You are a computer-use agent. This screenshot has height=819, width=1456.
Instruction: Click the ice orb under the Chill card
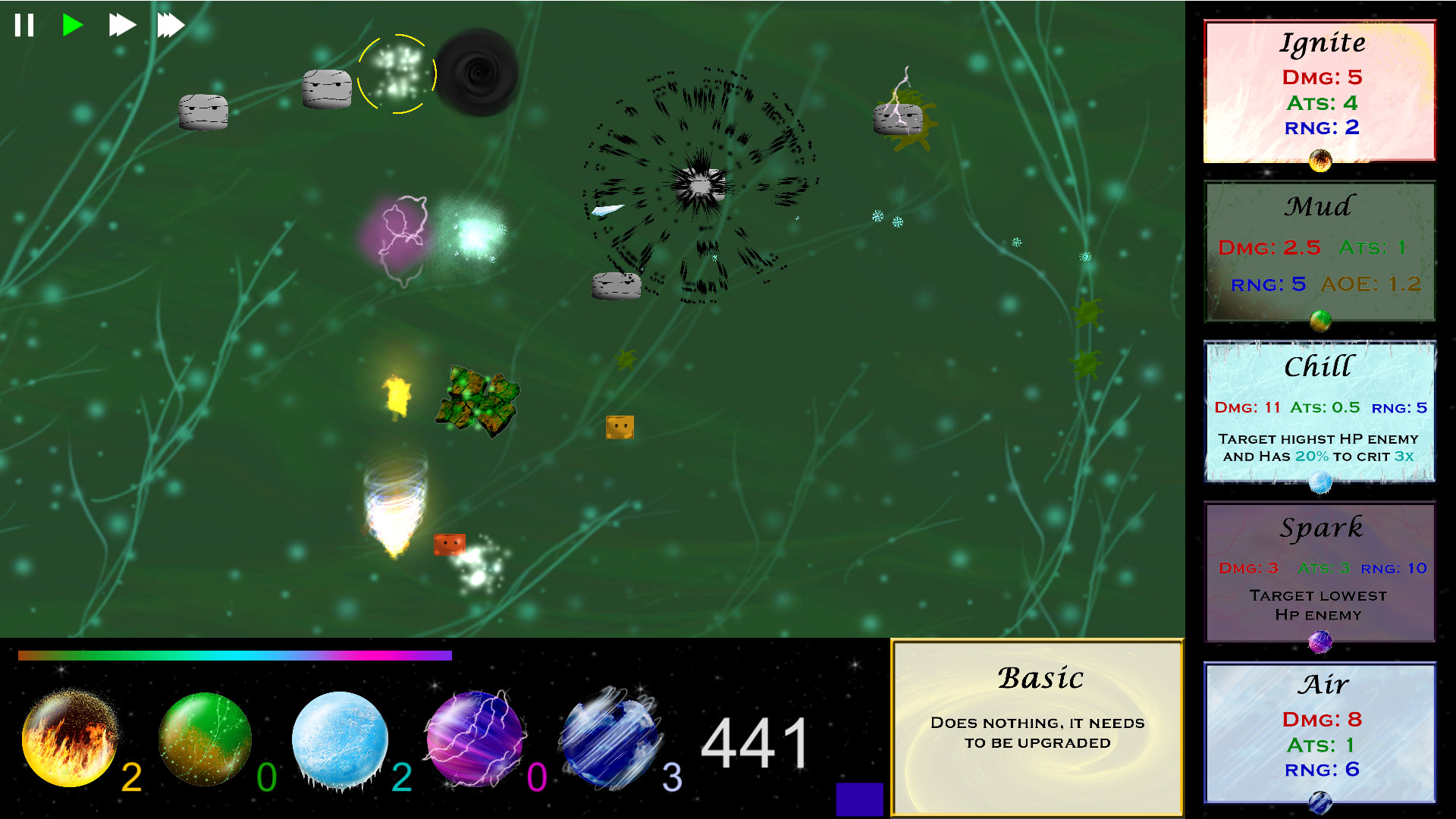coord(1319,484)
